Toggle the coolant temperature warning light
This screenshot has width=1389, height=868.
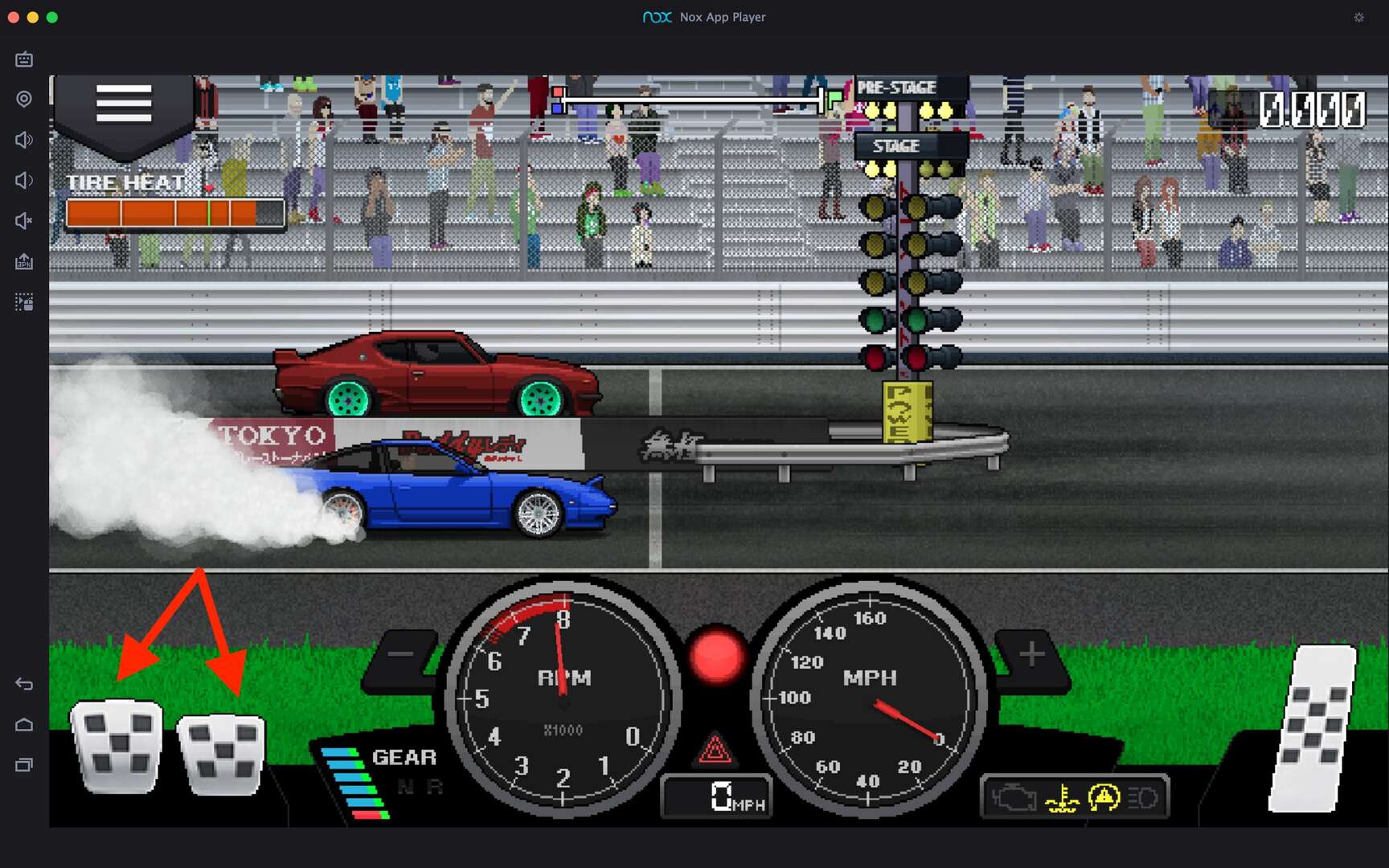[1060, 798]
